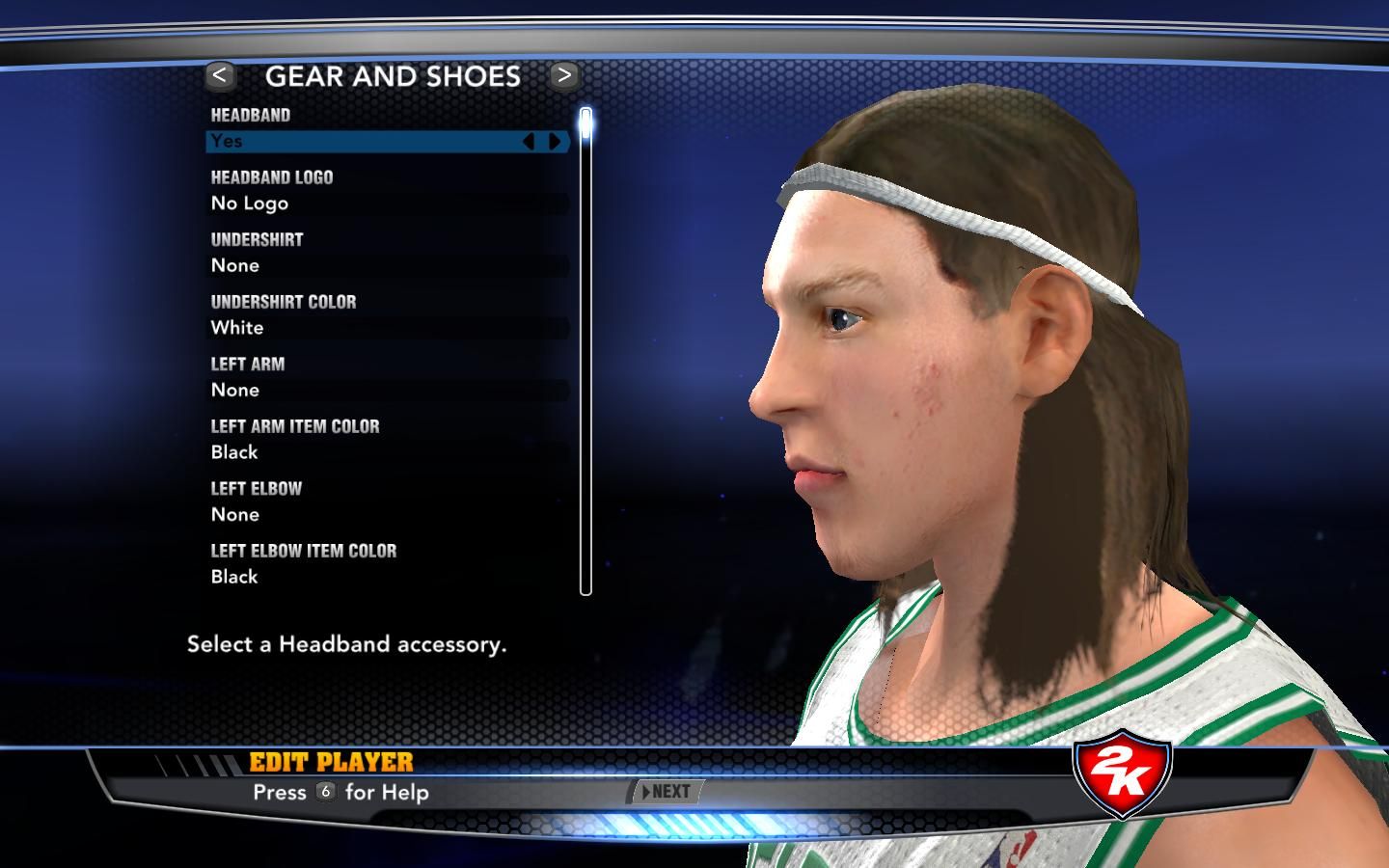Viewport: 1389px width, 868px height.
Task: Select Left Arm Item Color
Action: pos(386,452)
